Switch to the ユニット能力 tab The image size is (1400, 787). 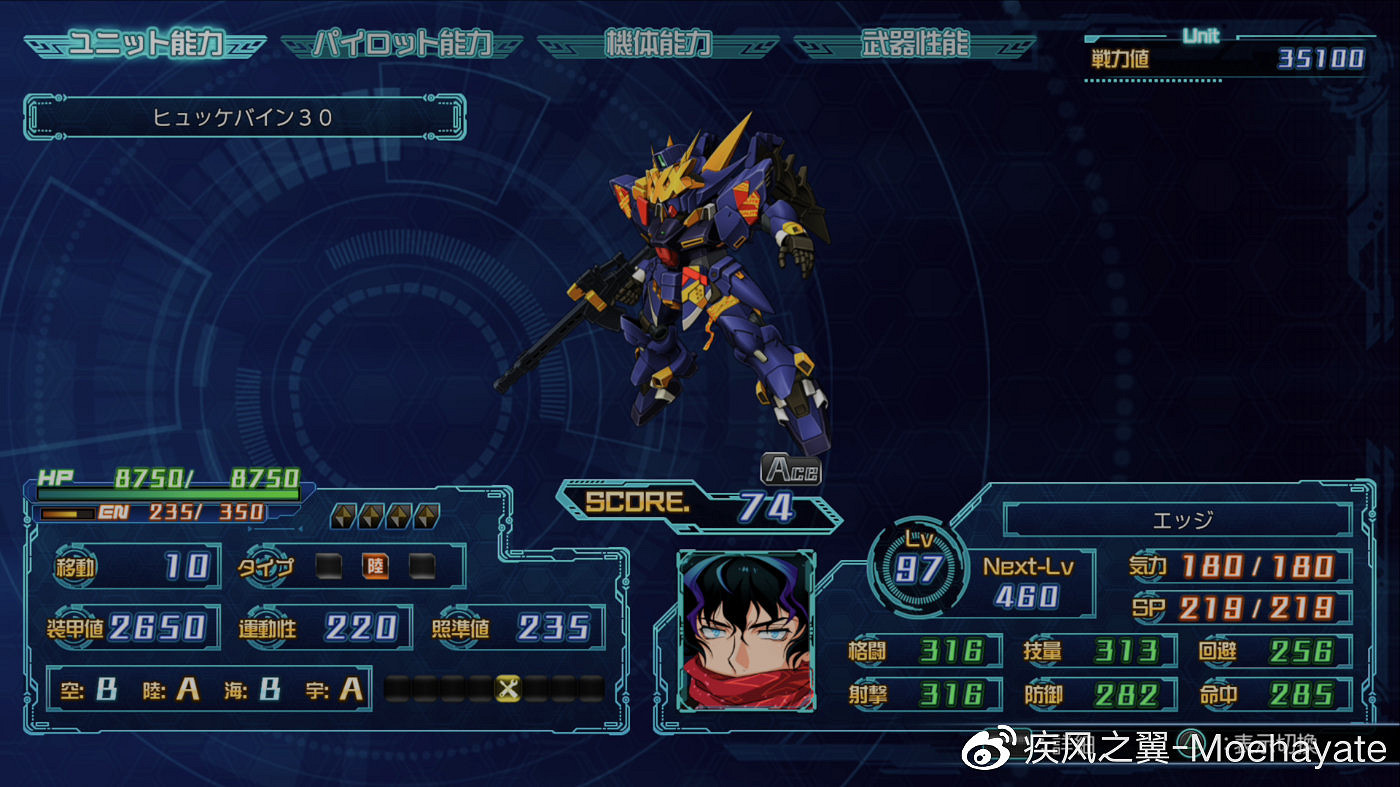pos(145,45)
